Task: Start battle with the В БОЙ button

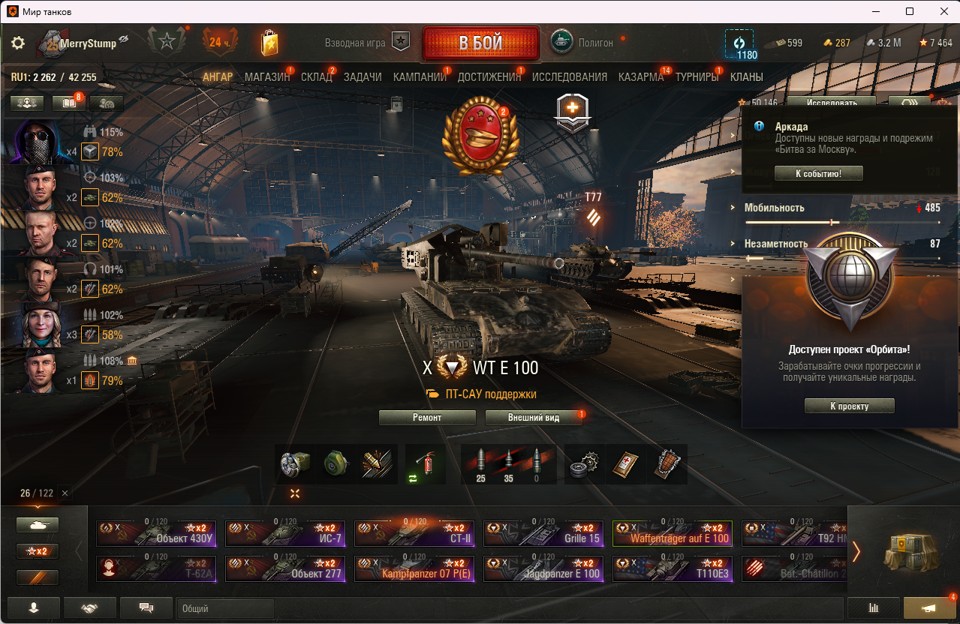Action: click(480, 43)
